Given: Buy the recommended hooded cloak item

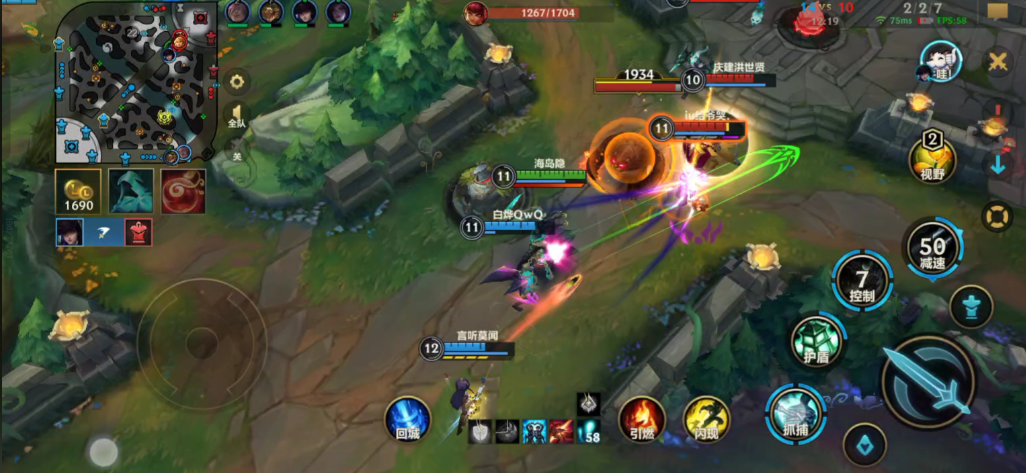Looking at the screenshot, I should coord(129,191).
